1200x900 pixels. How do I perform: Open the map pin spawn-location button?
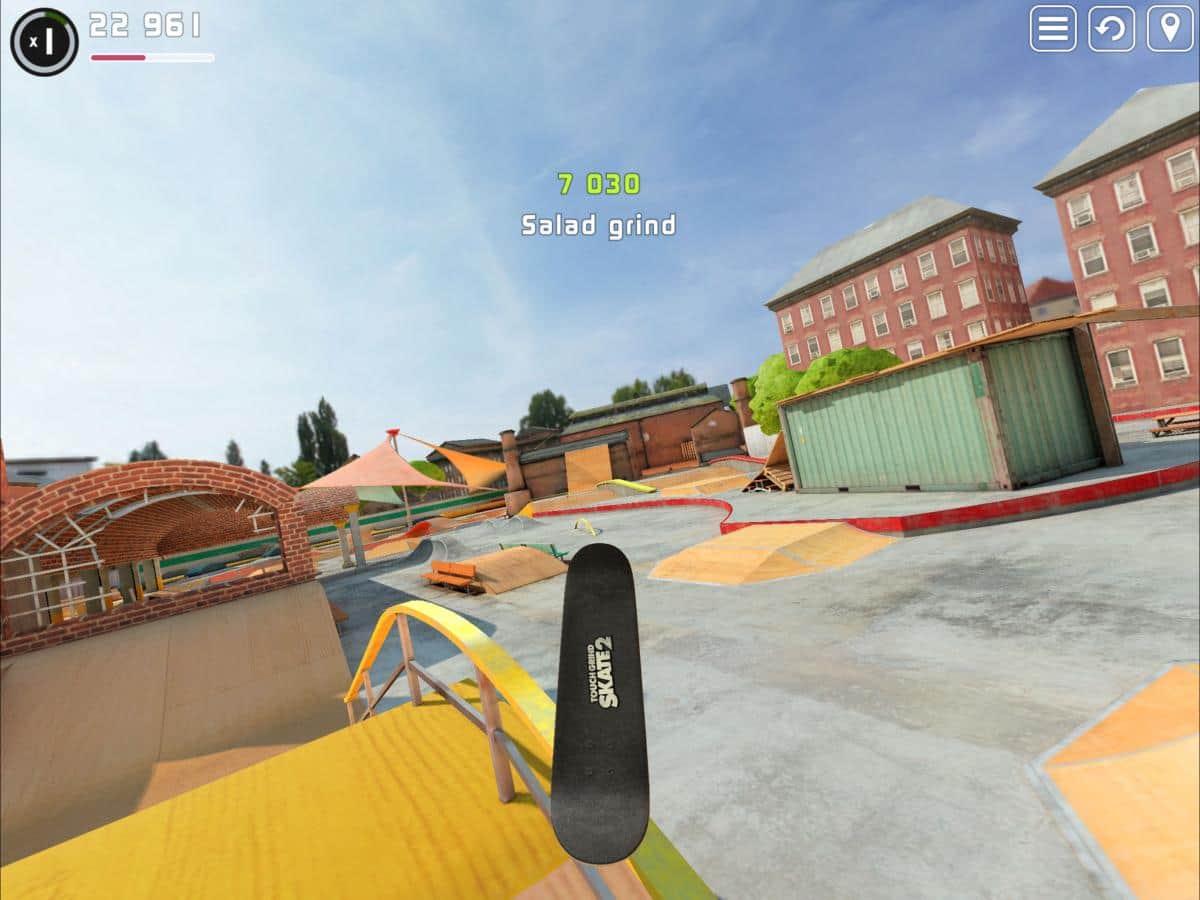pos(1169,29)
